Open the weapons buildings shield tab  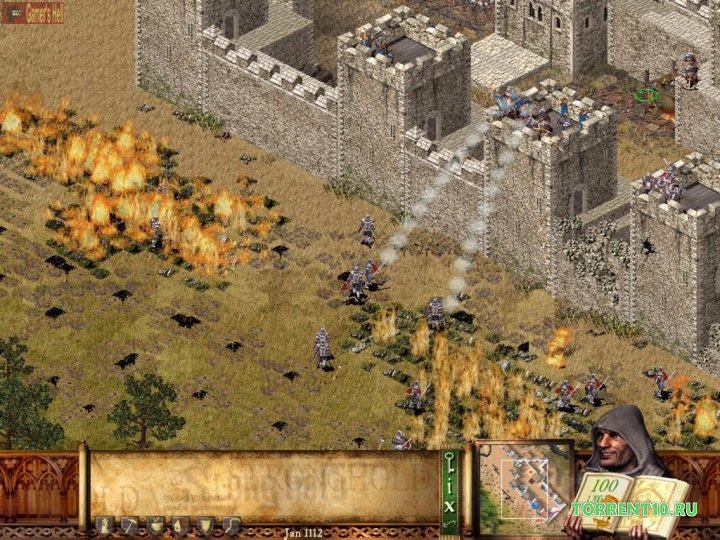point(205,524)
